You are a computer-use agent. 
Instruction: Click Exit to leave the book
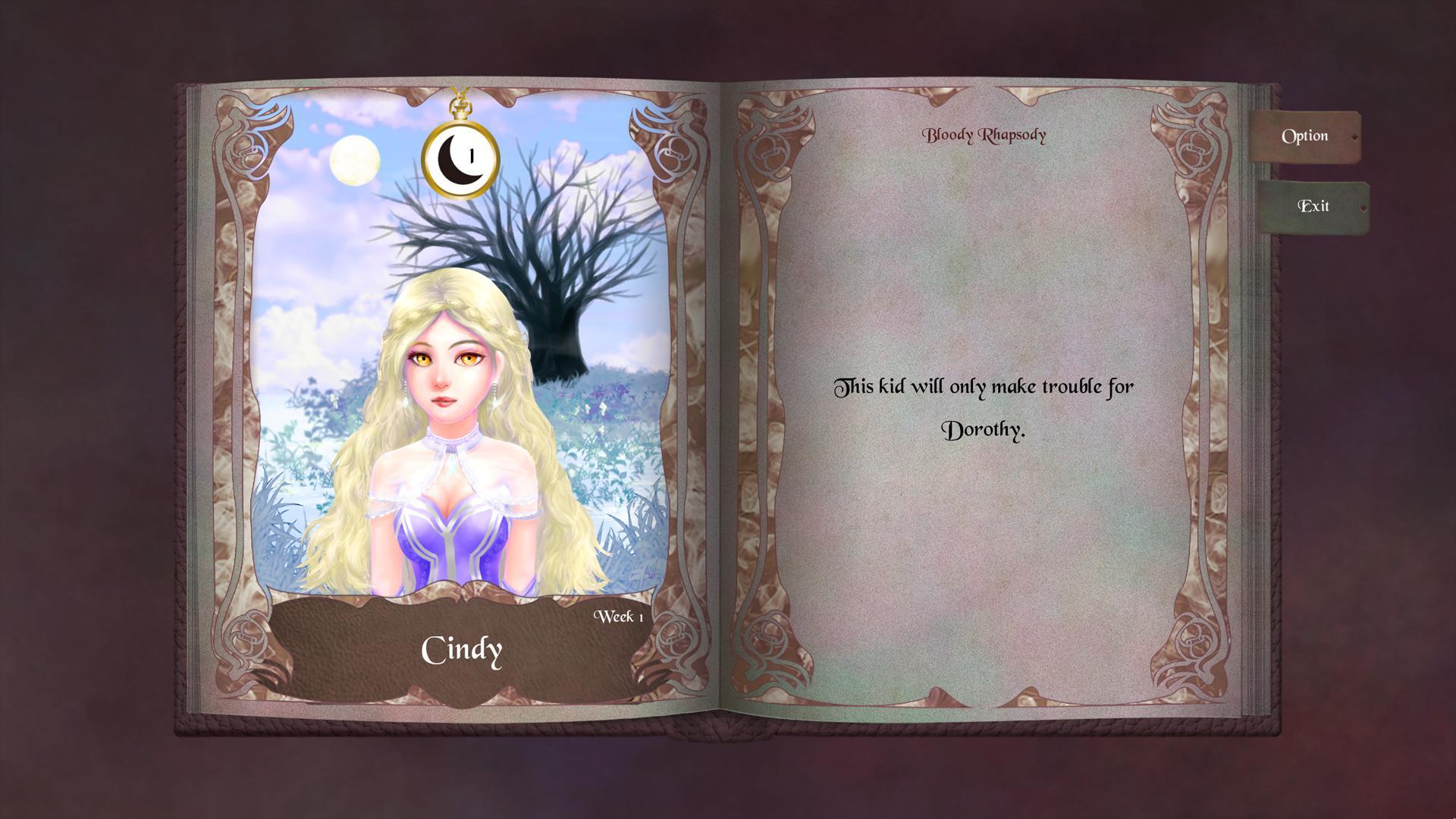click(x=1314, y=206)
